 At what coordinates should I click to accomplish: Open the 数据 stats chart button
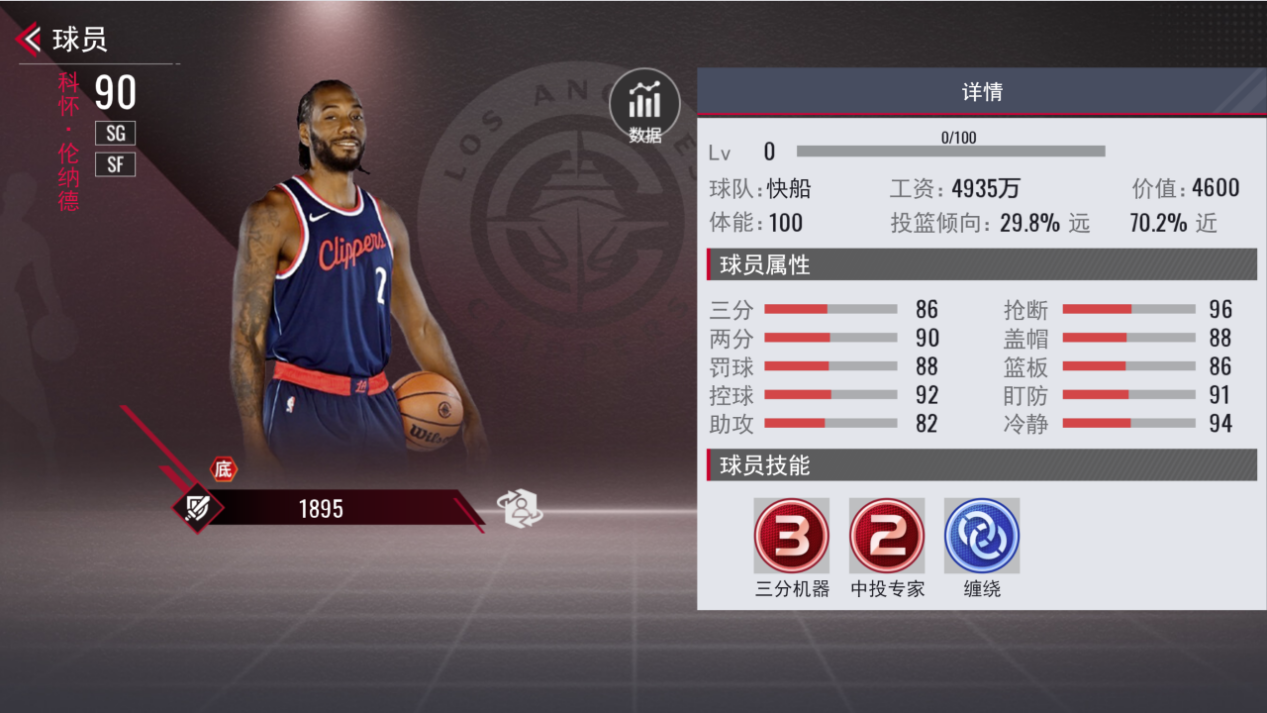[x=645, y=106]
